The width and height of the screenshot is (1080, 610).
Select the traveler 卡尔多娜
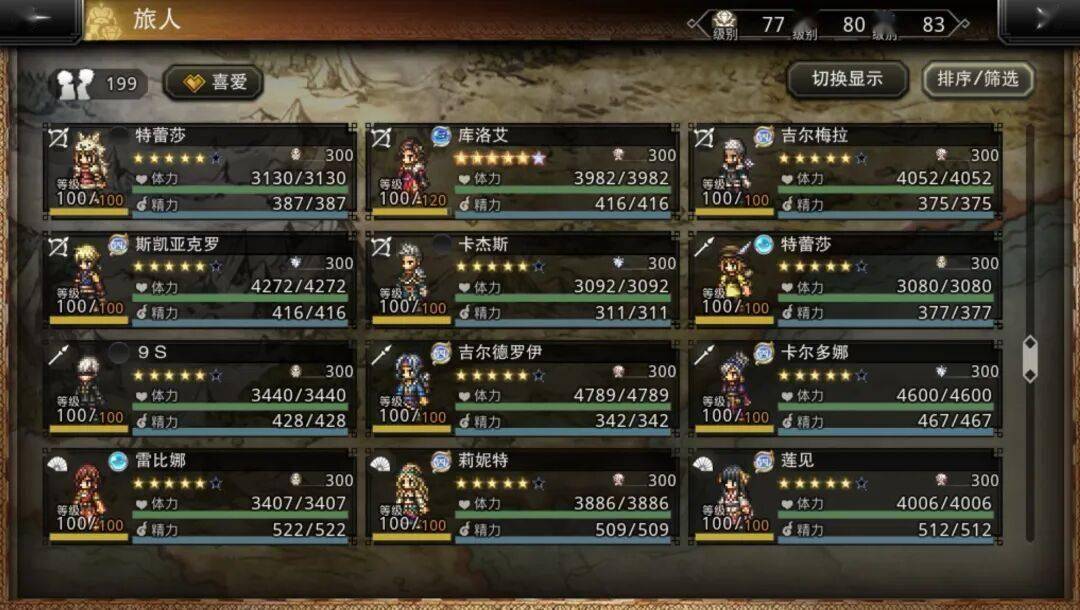845,387
